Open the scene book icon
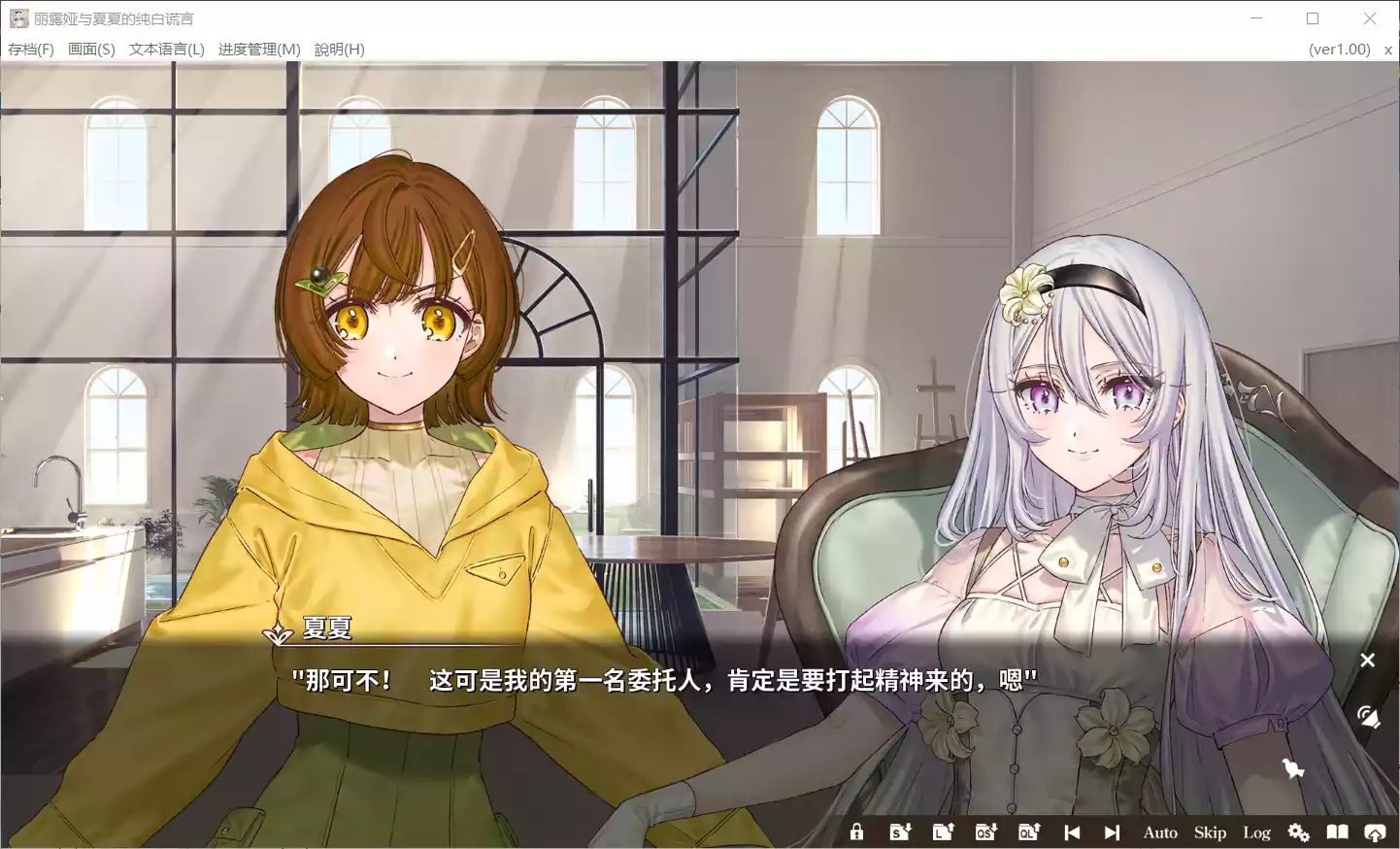The image size is (1400, 849). pos(1337,832)
